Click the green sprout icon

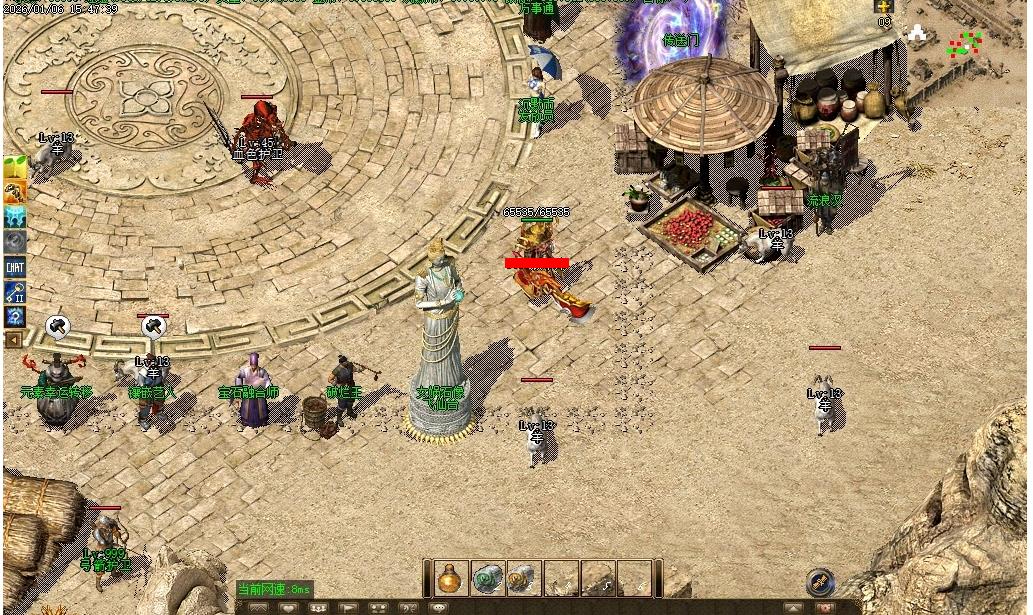(x=15, y=167)
